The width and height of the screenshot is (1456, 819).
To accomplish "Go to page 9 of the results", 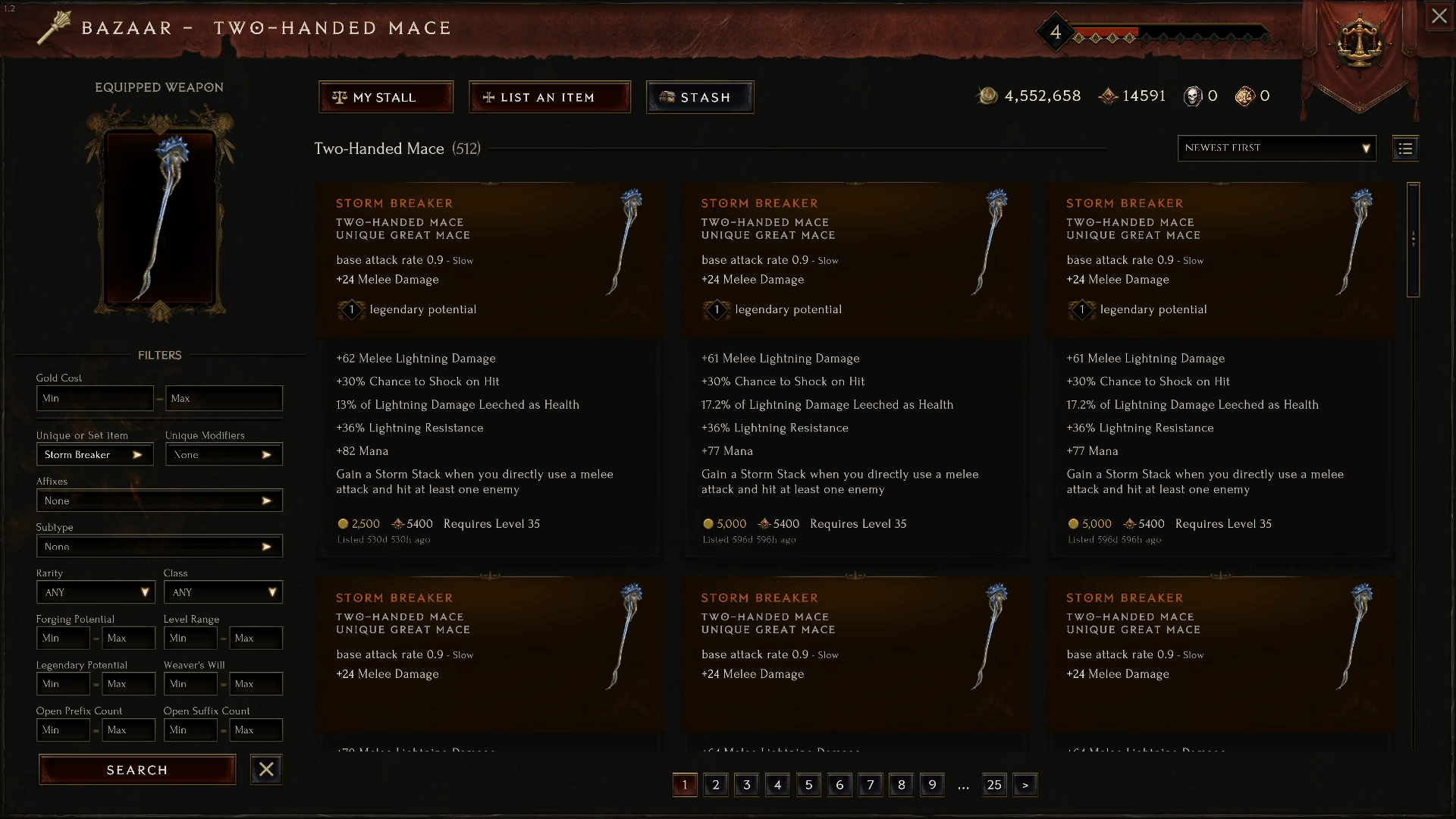I will tap(931, 785).
